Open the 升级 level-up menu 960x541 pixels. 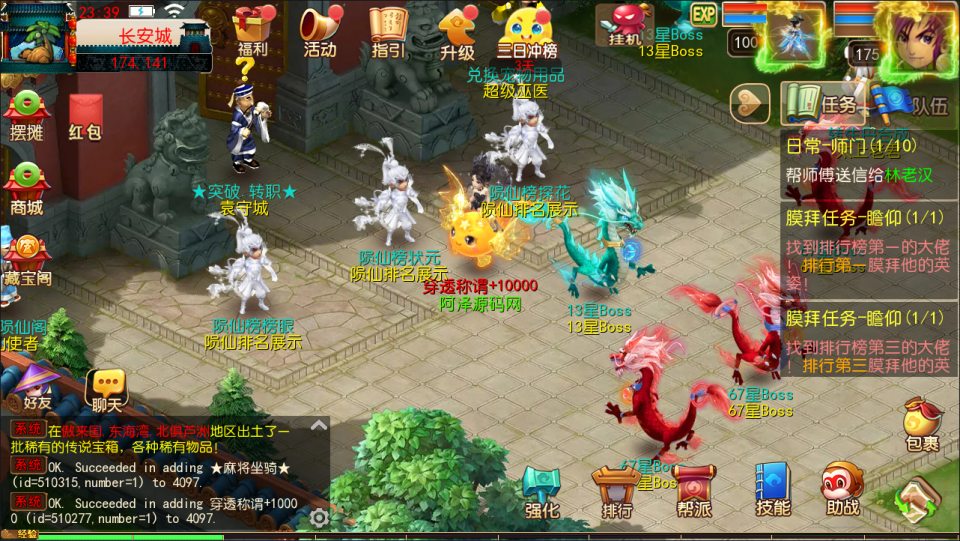[457, 31]
